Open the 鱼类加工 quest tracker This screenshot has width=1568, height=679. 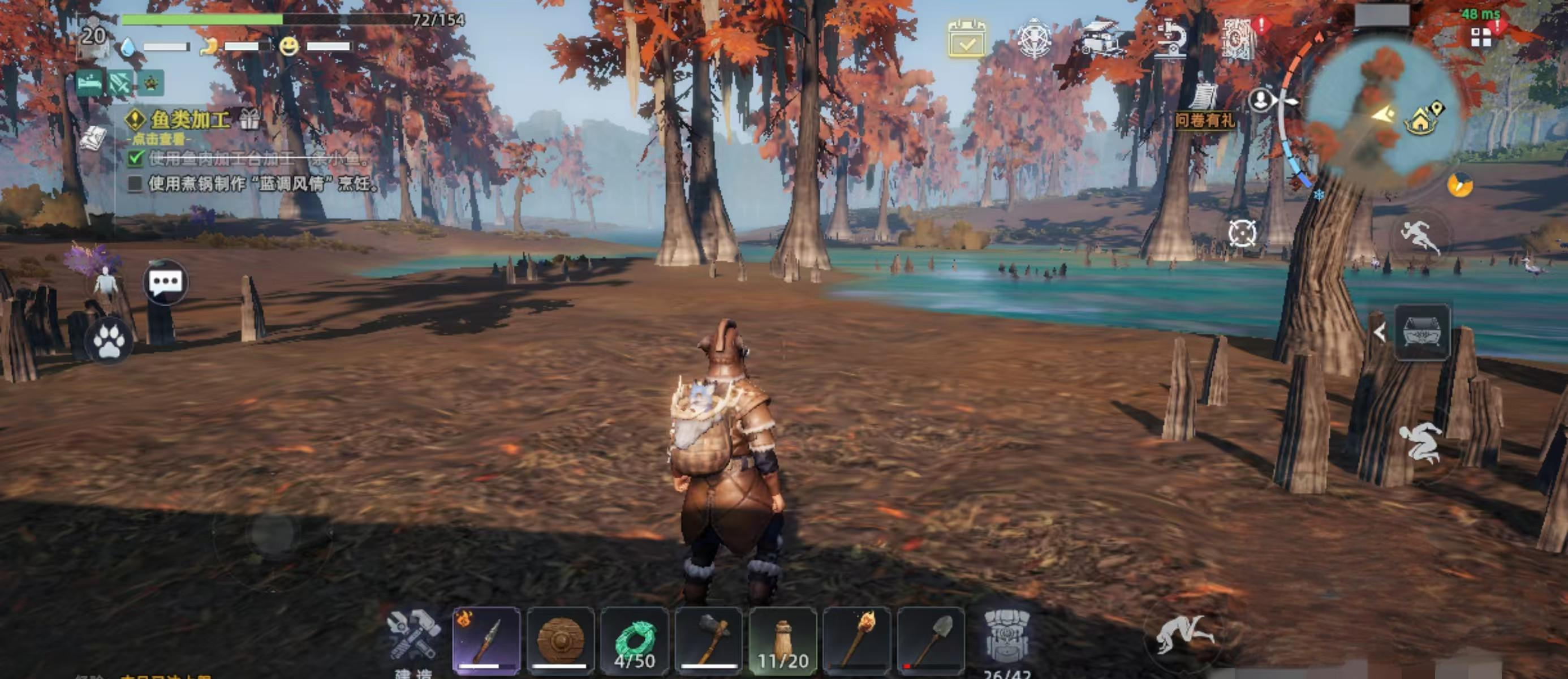pos(189,119)
